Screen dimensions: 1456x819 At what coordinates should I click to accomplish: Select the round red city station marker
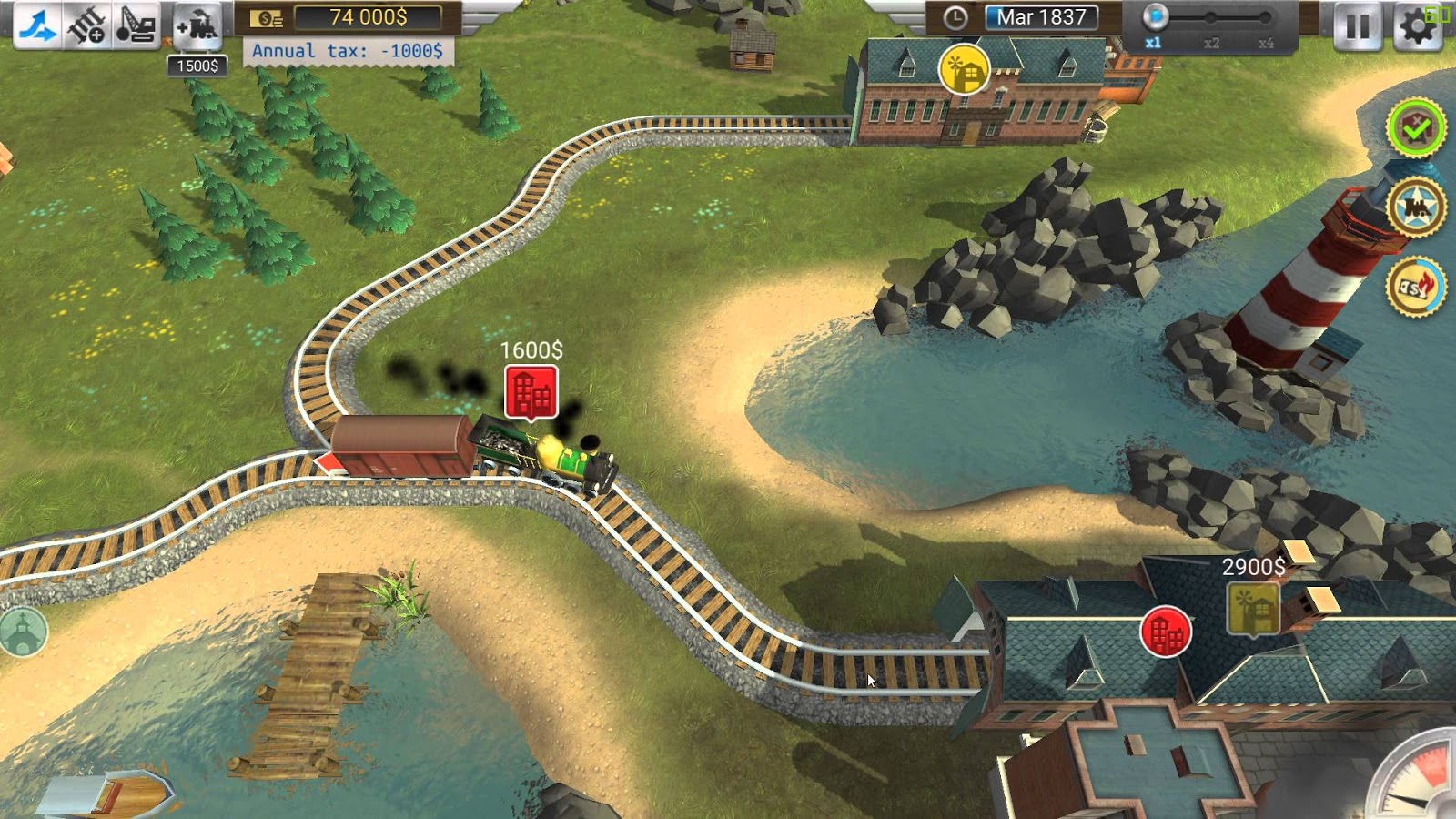[1166, 632]
